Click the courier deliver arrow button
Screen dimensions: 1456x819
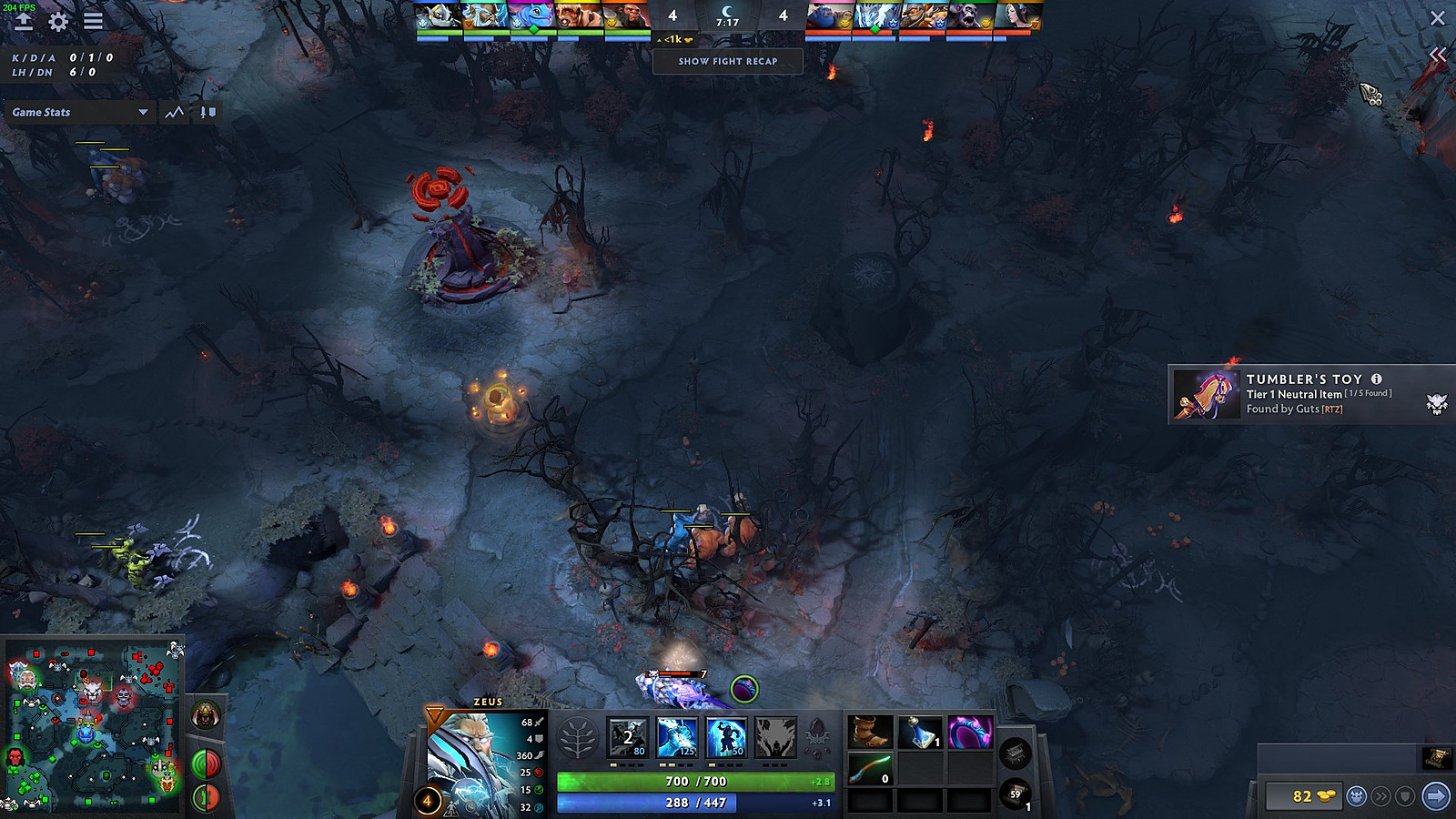[x=1436, y=797]
